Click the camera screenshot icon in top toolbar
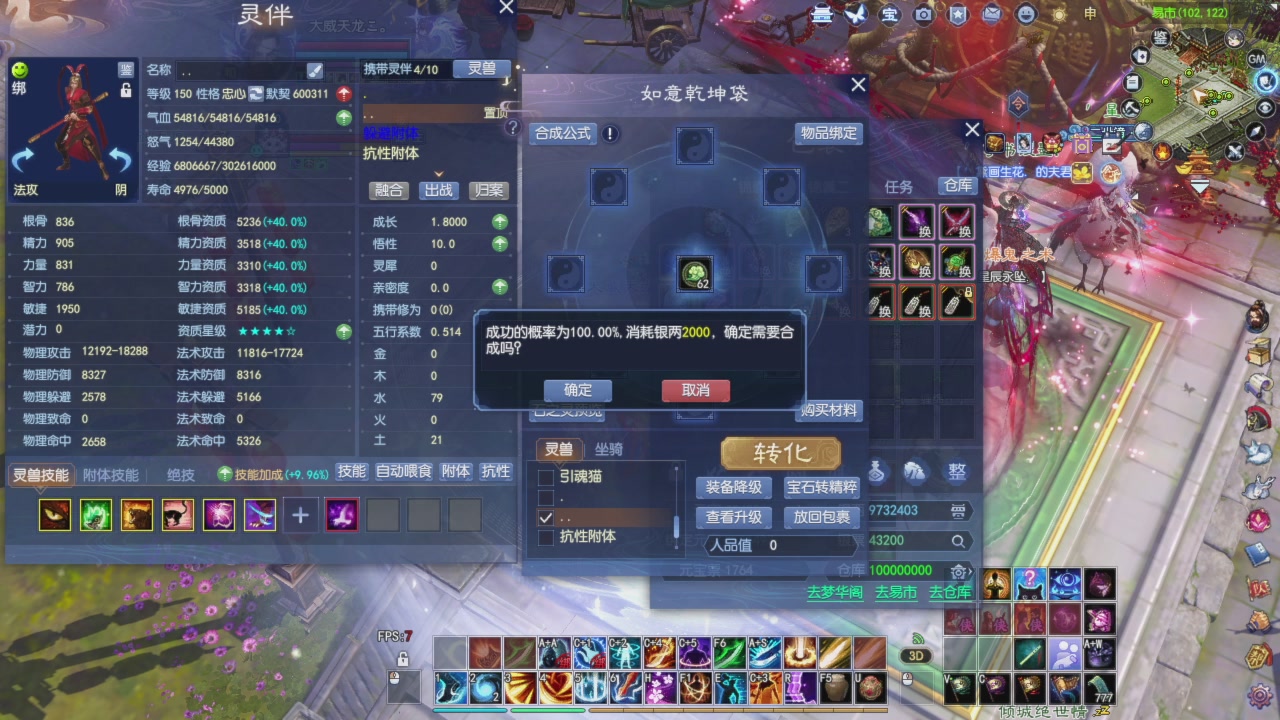 tap(923, 15)
